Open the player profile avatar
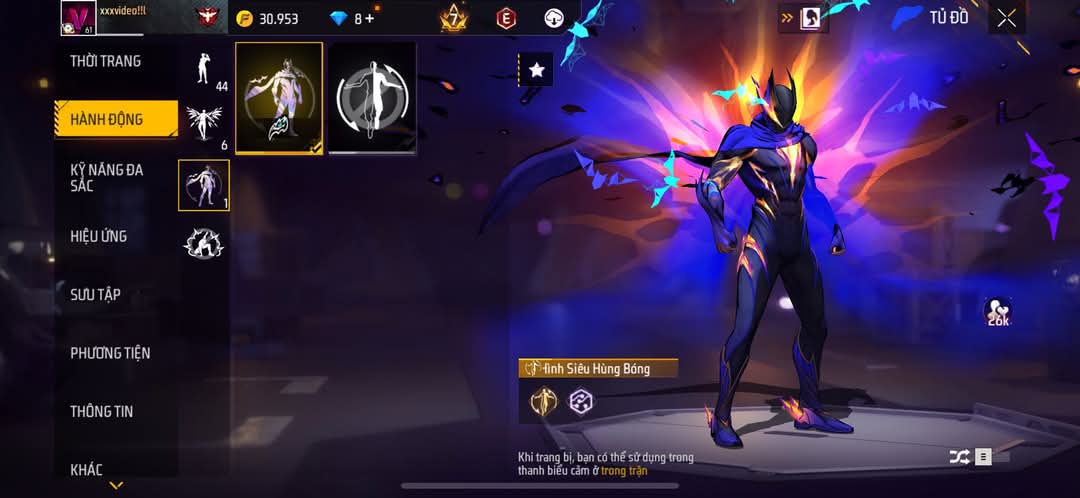This screenshot has height=498, width=1080. (78, 17)
